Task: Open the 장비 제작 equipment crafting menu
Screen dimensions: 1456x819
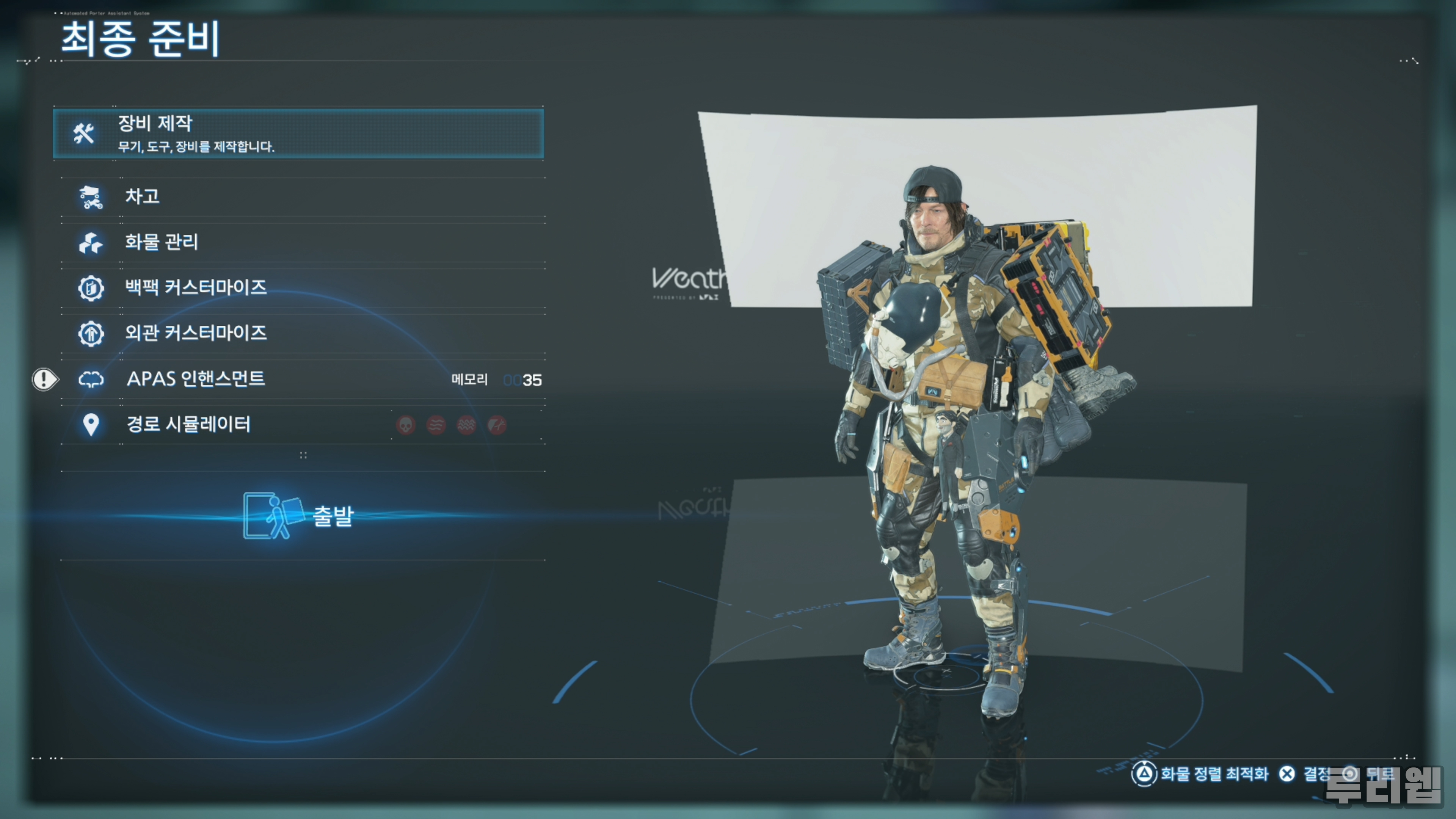Action: 298,133
